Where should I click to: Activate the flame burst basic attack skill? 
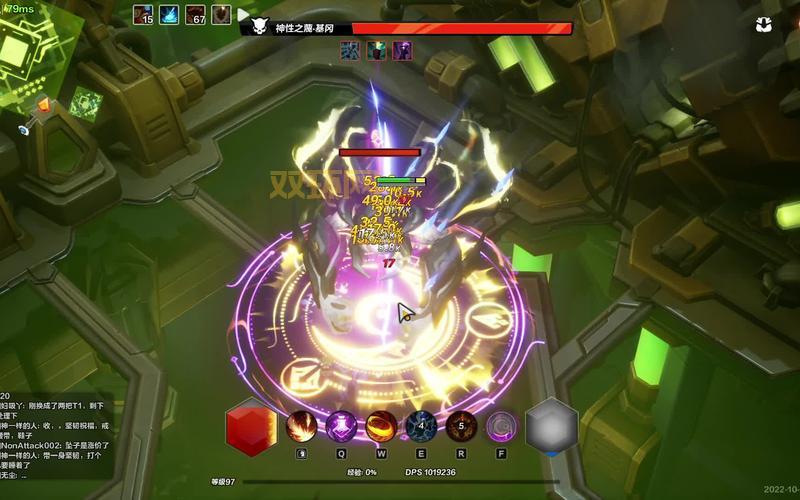(302, 427)
